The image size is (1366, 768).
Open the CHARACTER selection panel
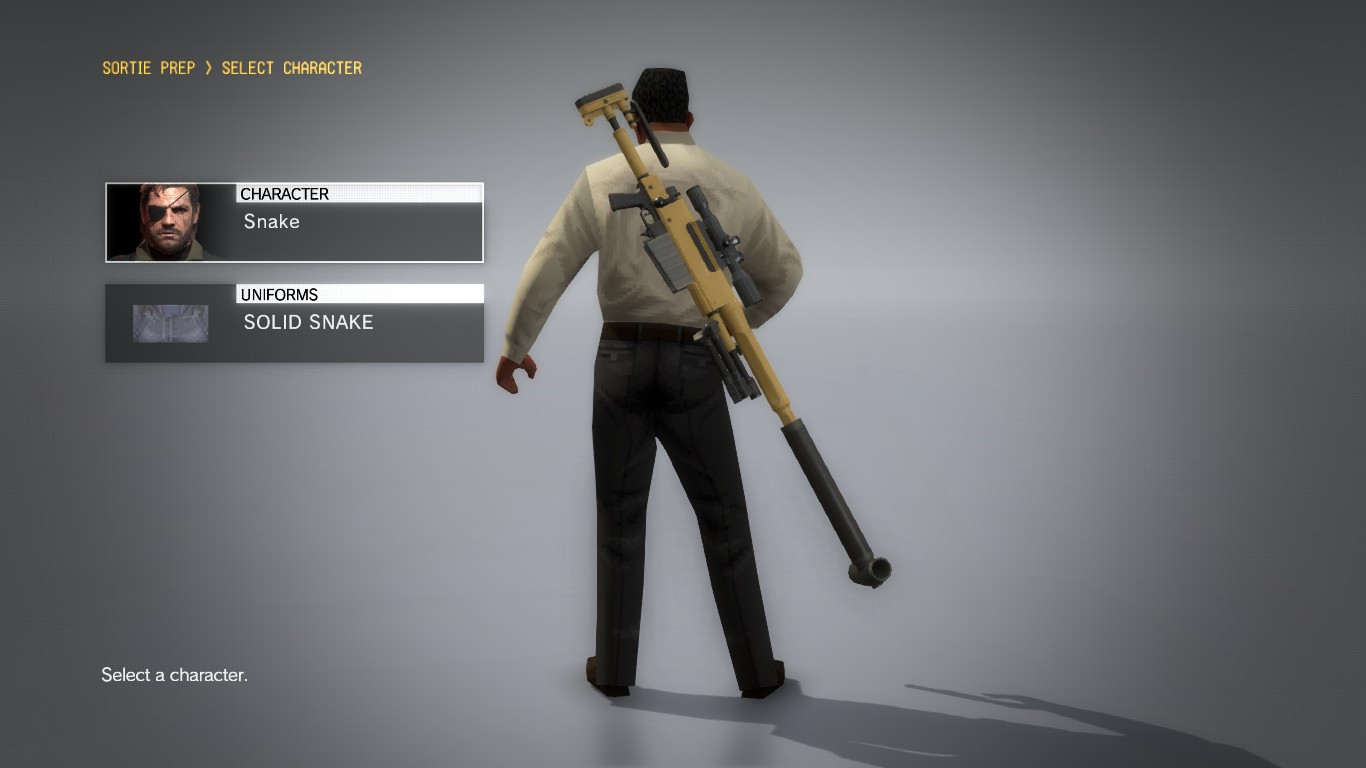[293, 221]
